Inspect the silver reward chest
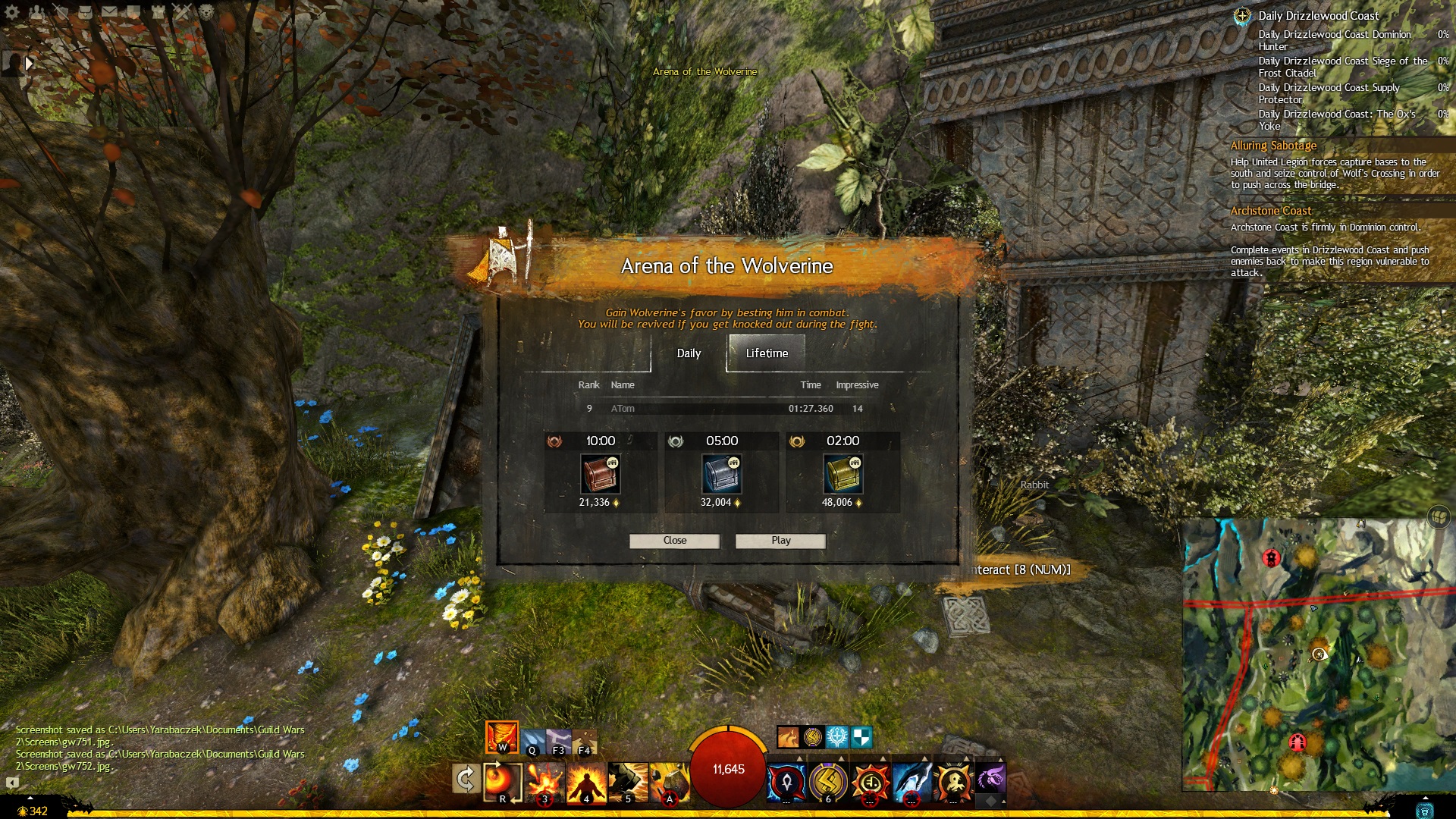1456x819 pixels. tap(722, 475)
